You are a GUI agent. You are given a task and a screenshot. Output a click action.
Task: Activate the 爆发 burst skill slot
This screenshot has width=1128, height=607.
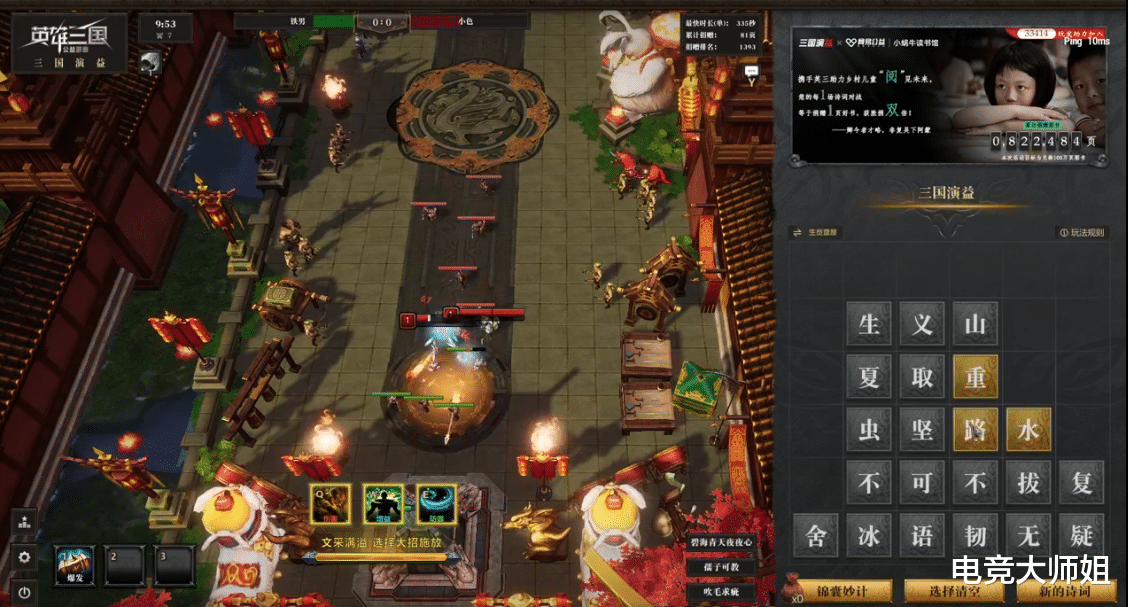point(74,566)
